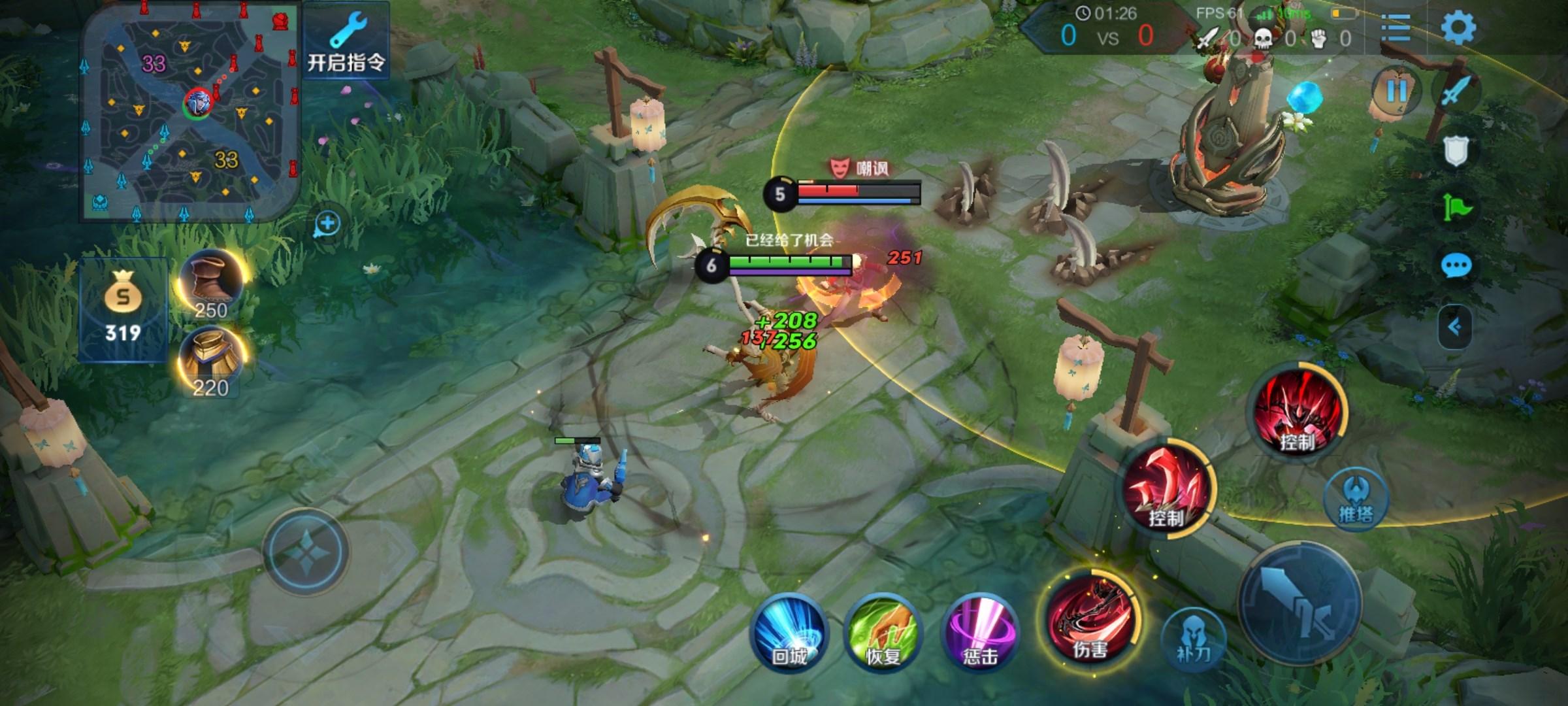The height and width of the screenshot is (706, 1568).
Task: Open the blue chat bubble
Action: click(x=1456, y=266)
